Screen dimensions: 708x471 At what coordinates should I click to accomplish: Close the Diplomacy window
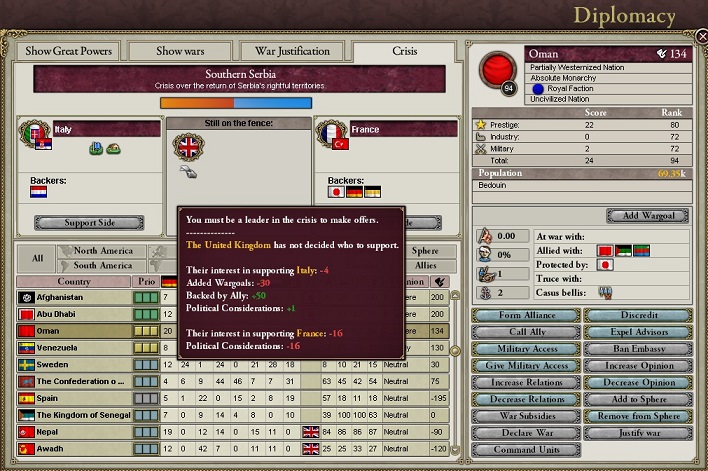pos(701,36)
